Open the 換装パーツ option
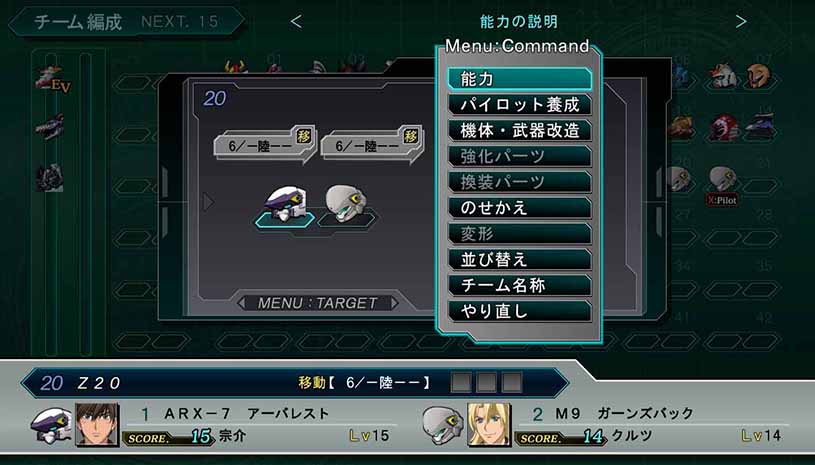This screenshot has width=815, height=465. tap(519, 182)
